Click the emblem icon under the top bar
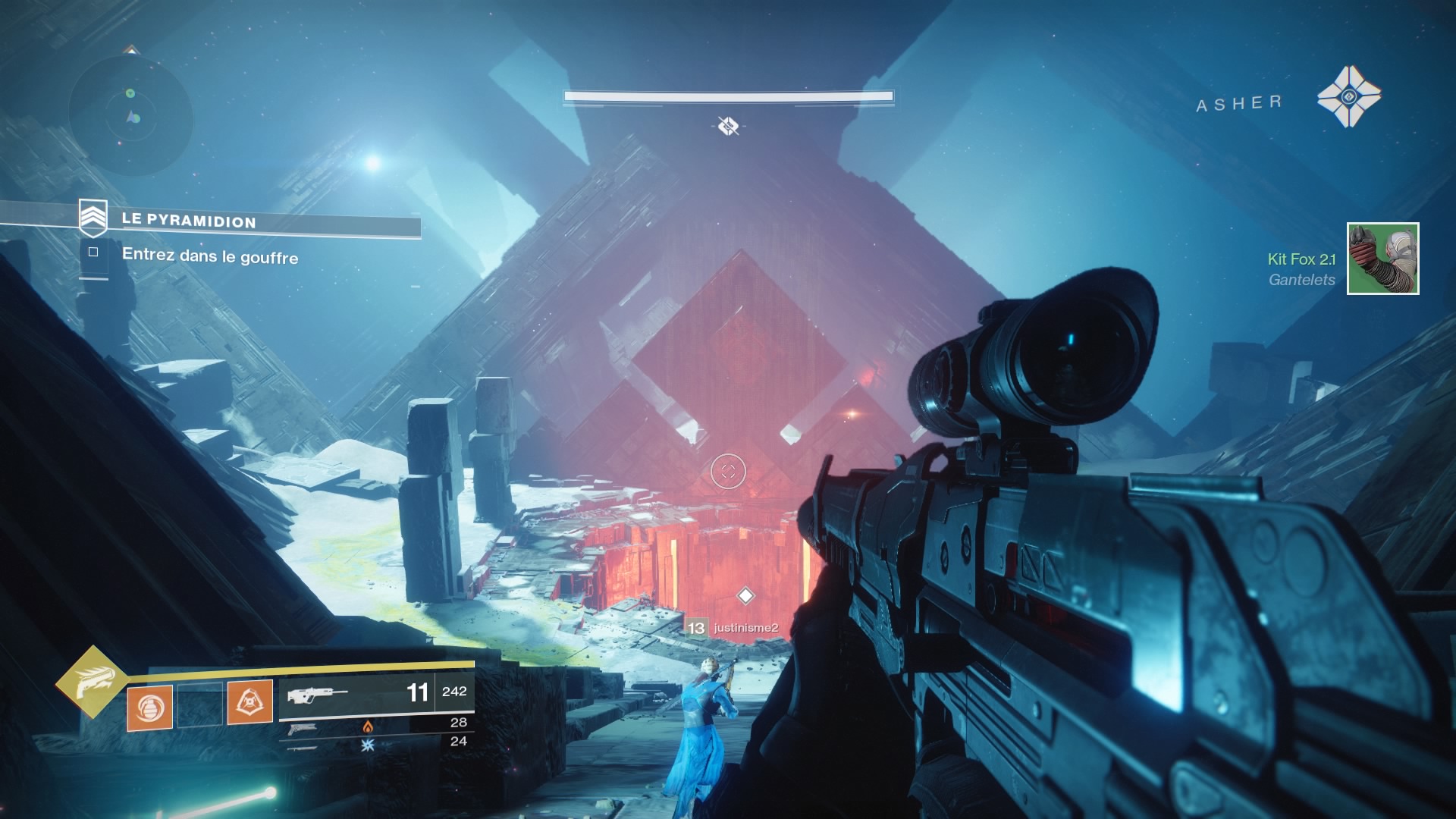Screen dimensions: 1456x819 (728, 126)
